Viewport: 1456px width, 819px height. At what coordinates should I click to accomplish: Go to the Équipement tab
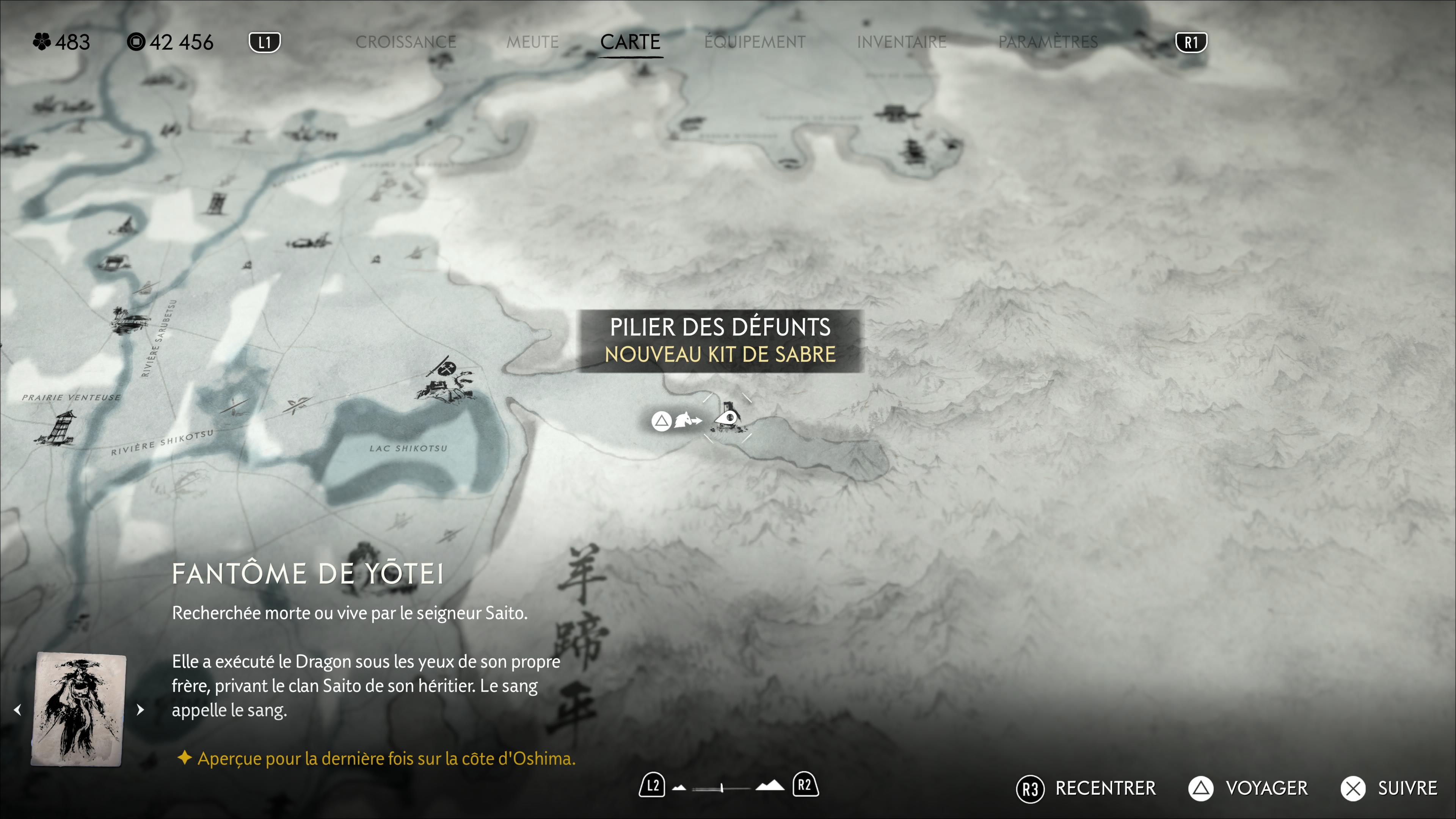[755, 42]
